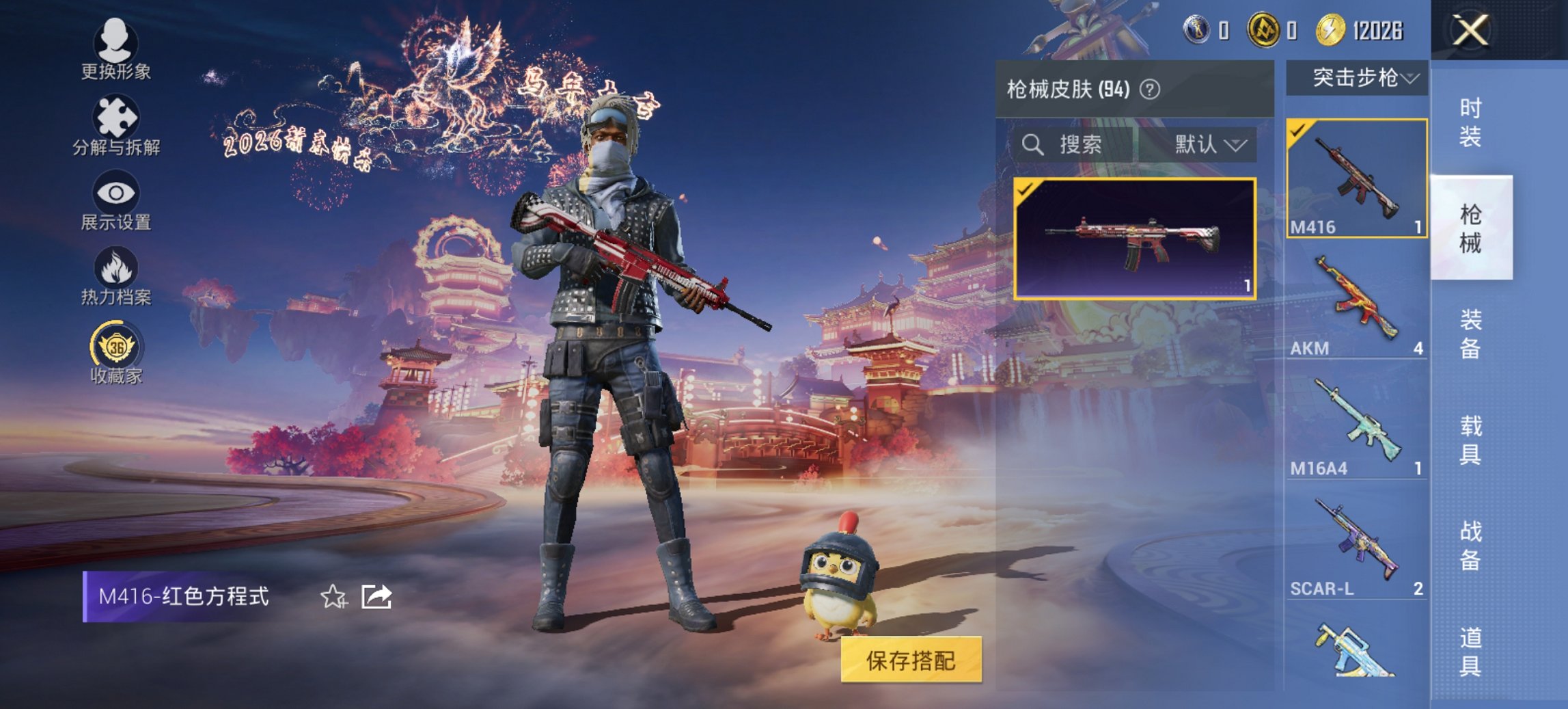Click the search magnifier in the skin panel
The height and width of the screenshot is (709, 1568).
[x=1032, y=145]
